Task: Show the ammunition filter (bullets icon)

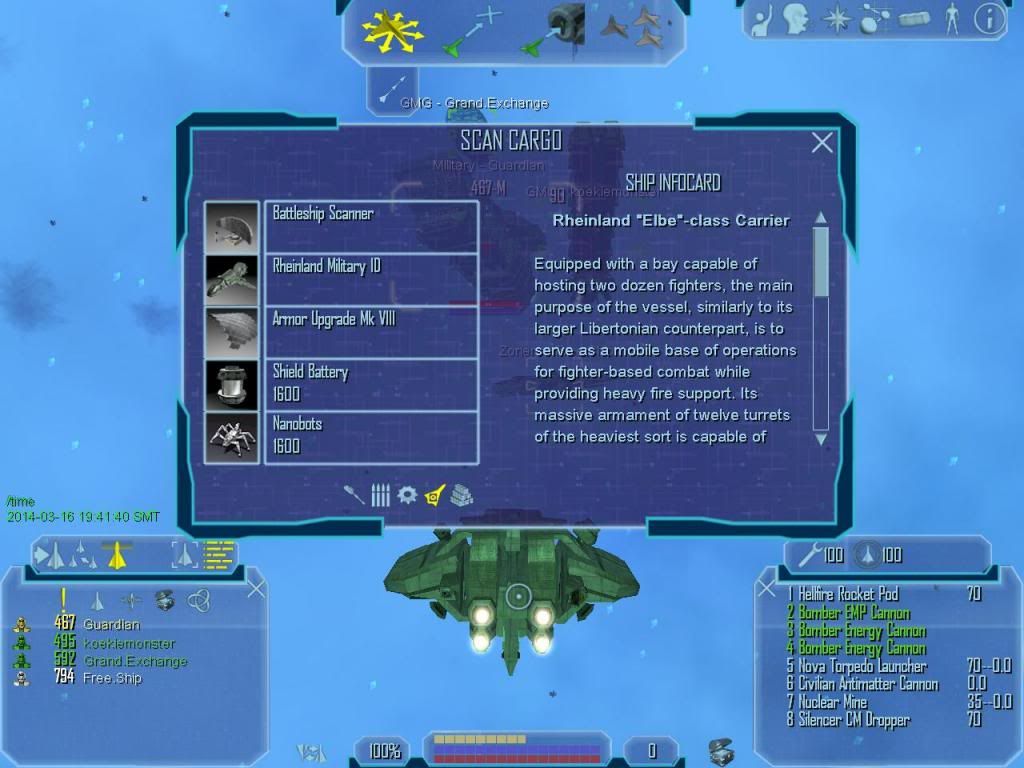Action: tap(381, 495)
